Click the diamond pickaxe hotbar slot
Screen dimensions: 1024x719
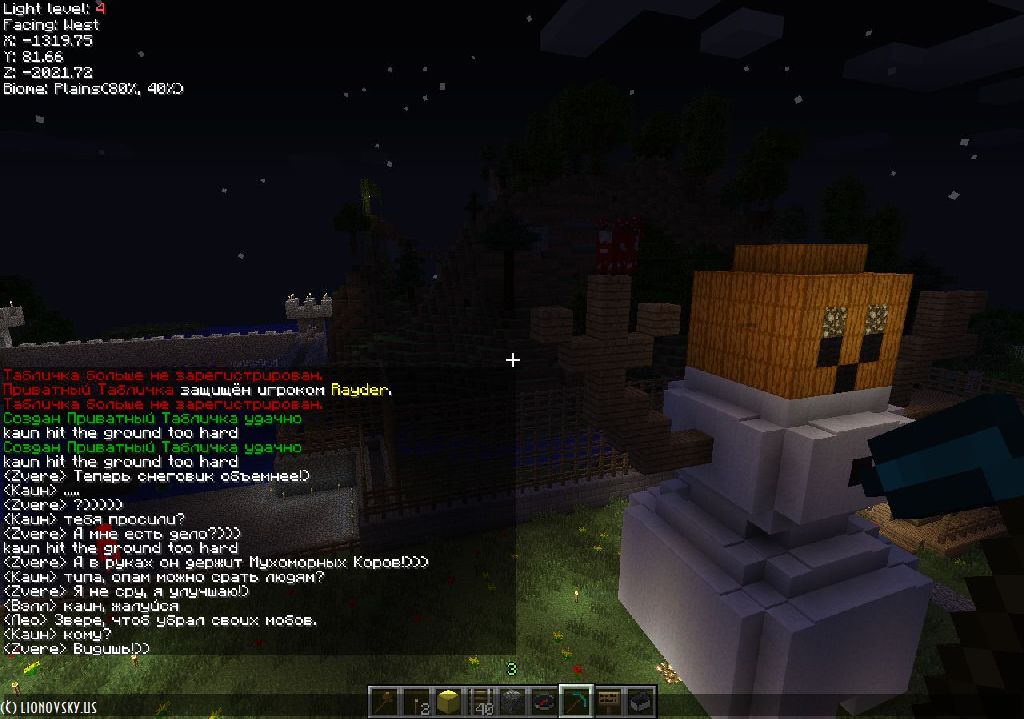coord(576,700)
